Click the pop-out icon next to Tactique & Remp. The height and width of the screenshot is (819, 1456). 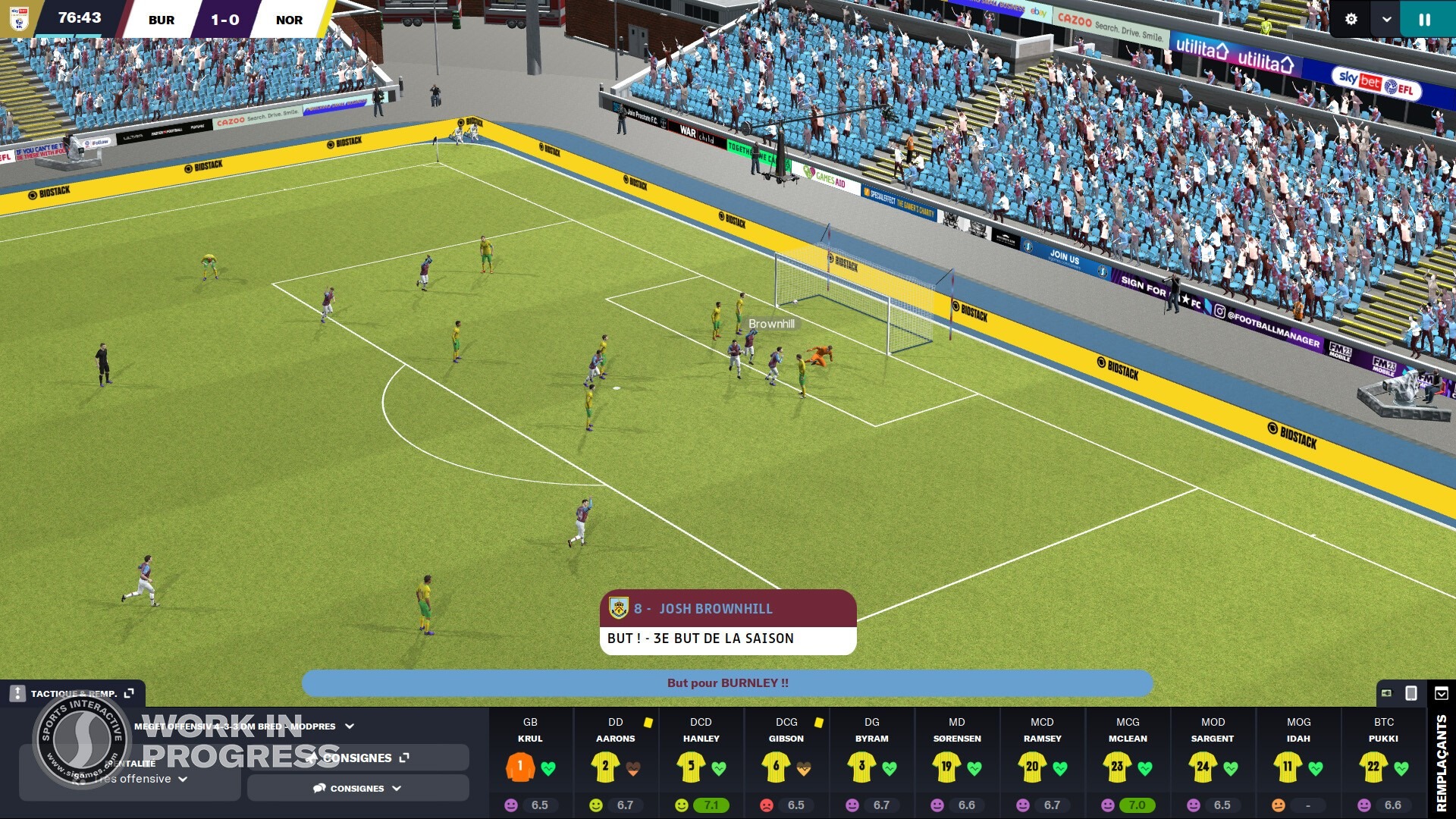click(x=129, y=692)
